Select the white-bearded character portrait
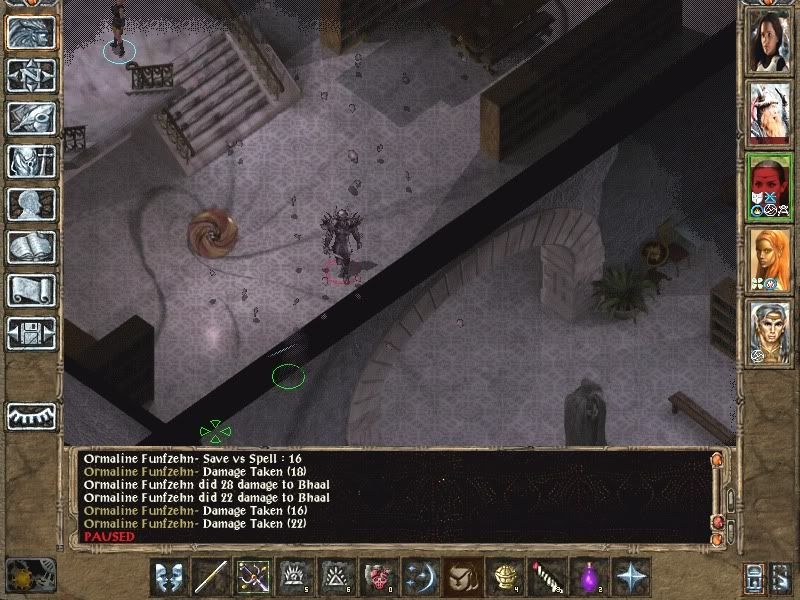This screenshot has height=600, width=800. click(770, 113)
